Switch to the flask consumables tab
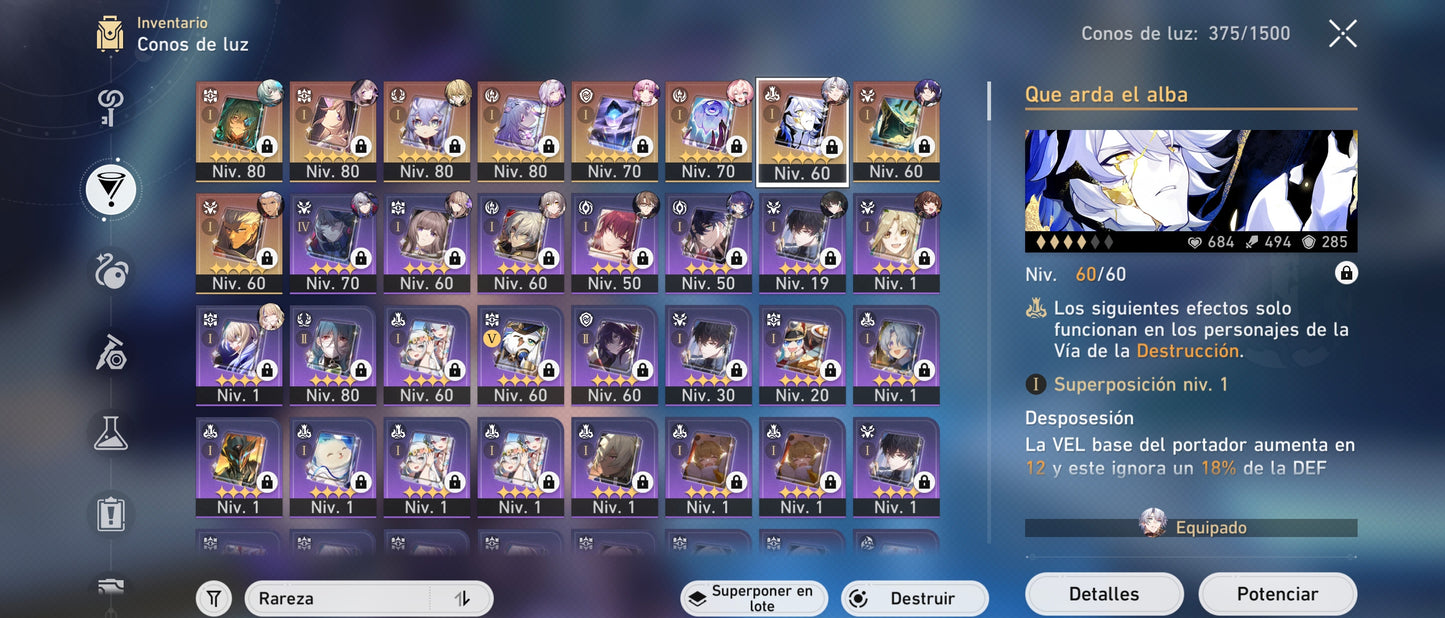The image size is (1445, 618). [110, 432]
